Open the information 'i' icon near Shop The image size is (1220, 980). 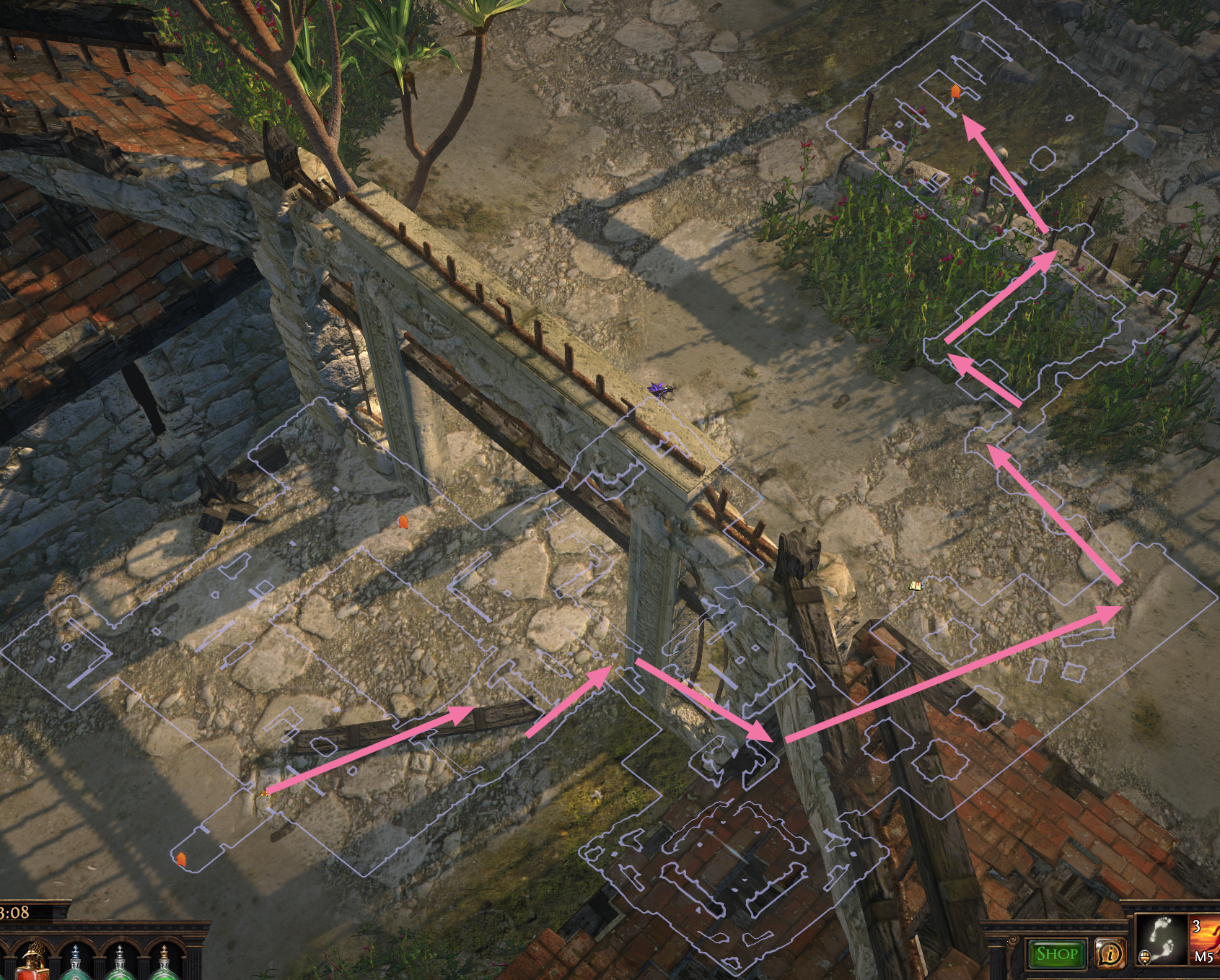[x=1111, y=953]
